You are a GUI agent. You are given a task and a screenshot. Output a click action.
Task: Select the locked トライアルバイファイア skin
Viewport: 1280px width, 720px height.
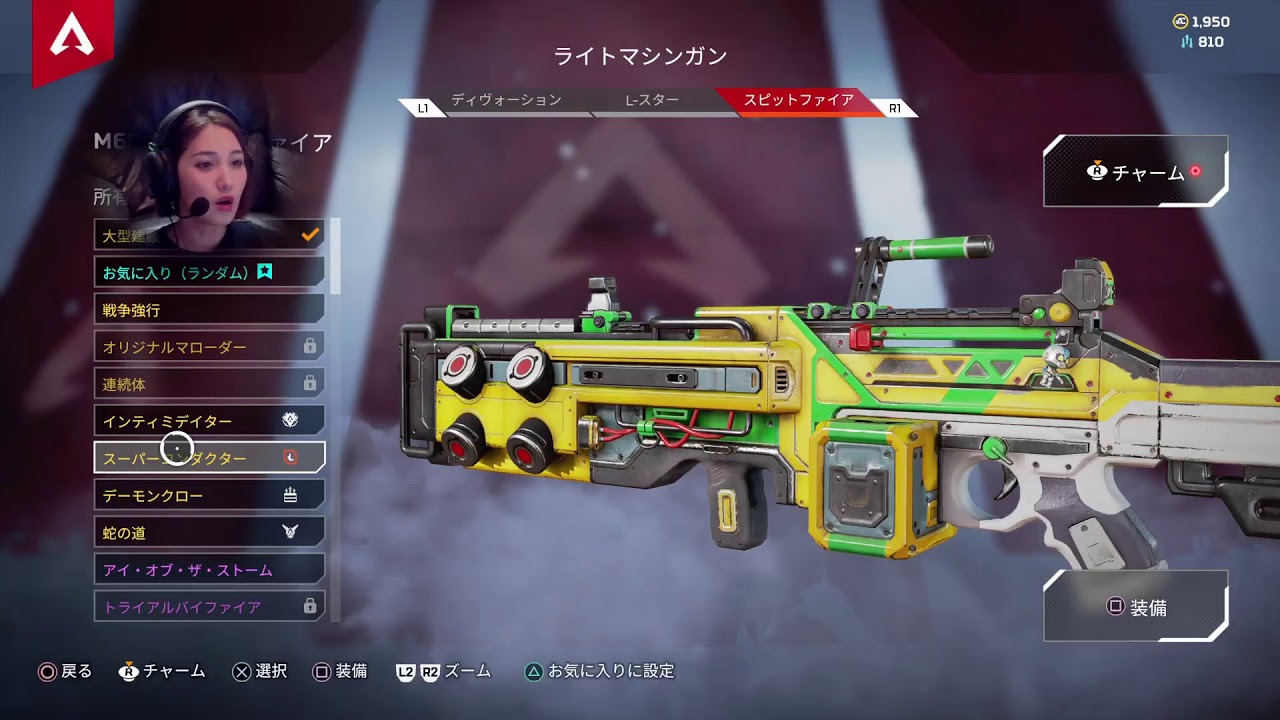pyautogui.click(x=209, y=606)
